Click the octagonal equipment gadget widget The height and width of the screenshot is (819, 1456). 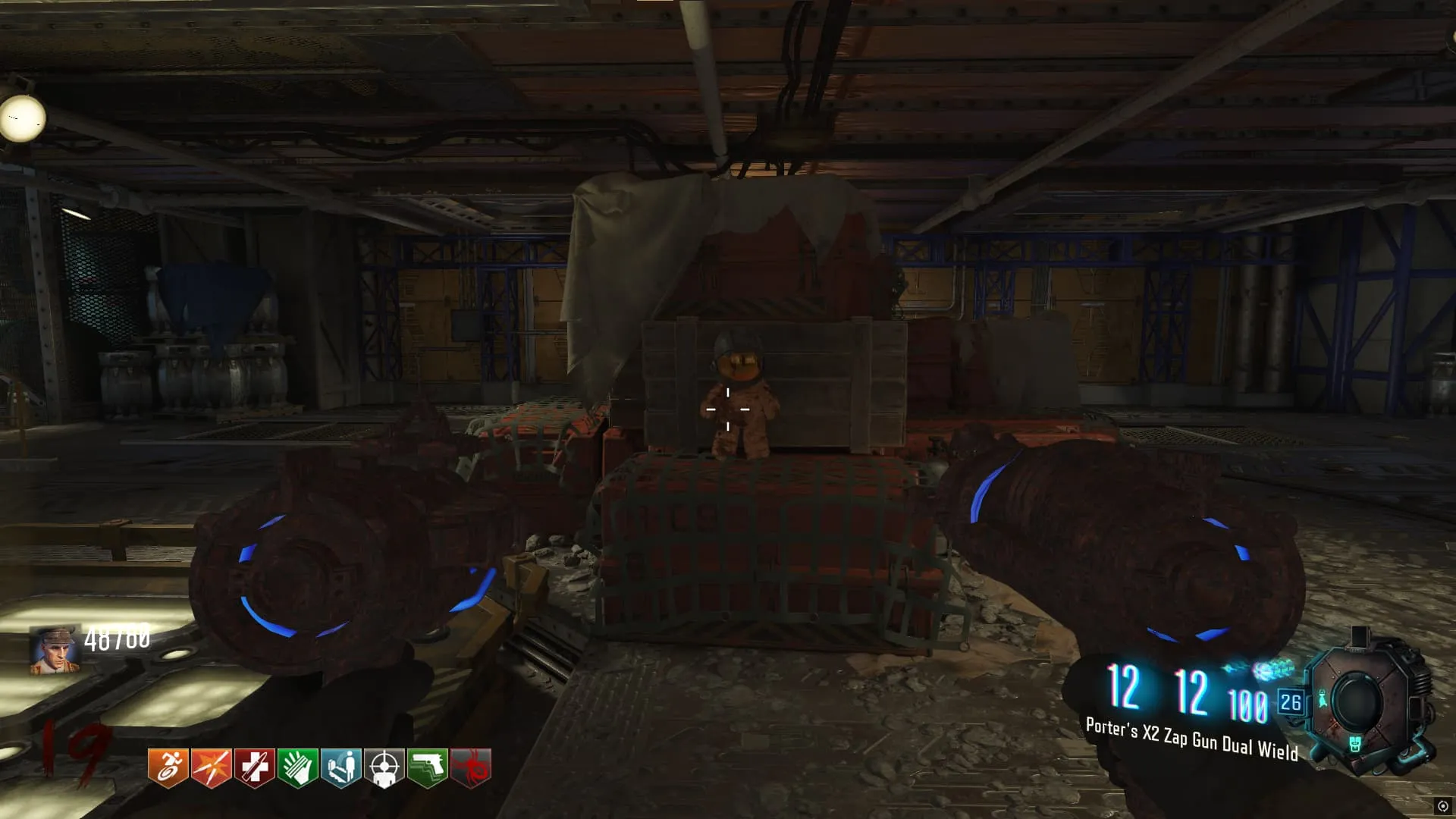[1359, 701]
